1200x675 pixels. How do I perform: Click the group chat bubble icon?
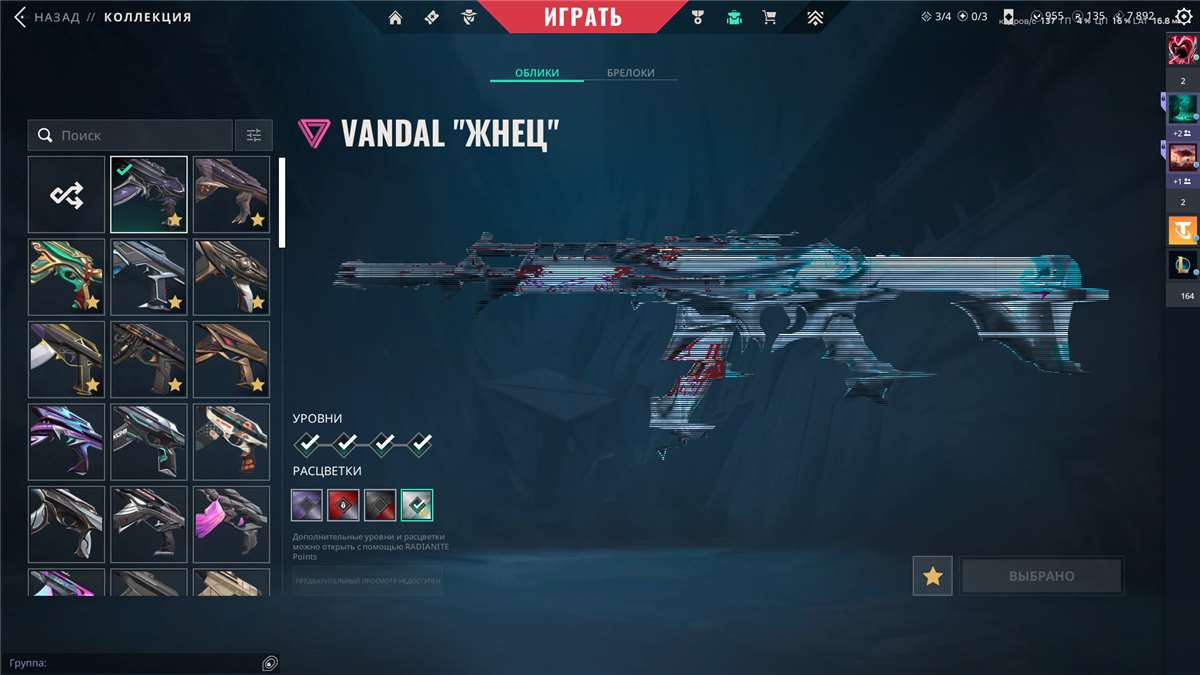point(268,663)
